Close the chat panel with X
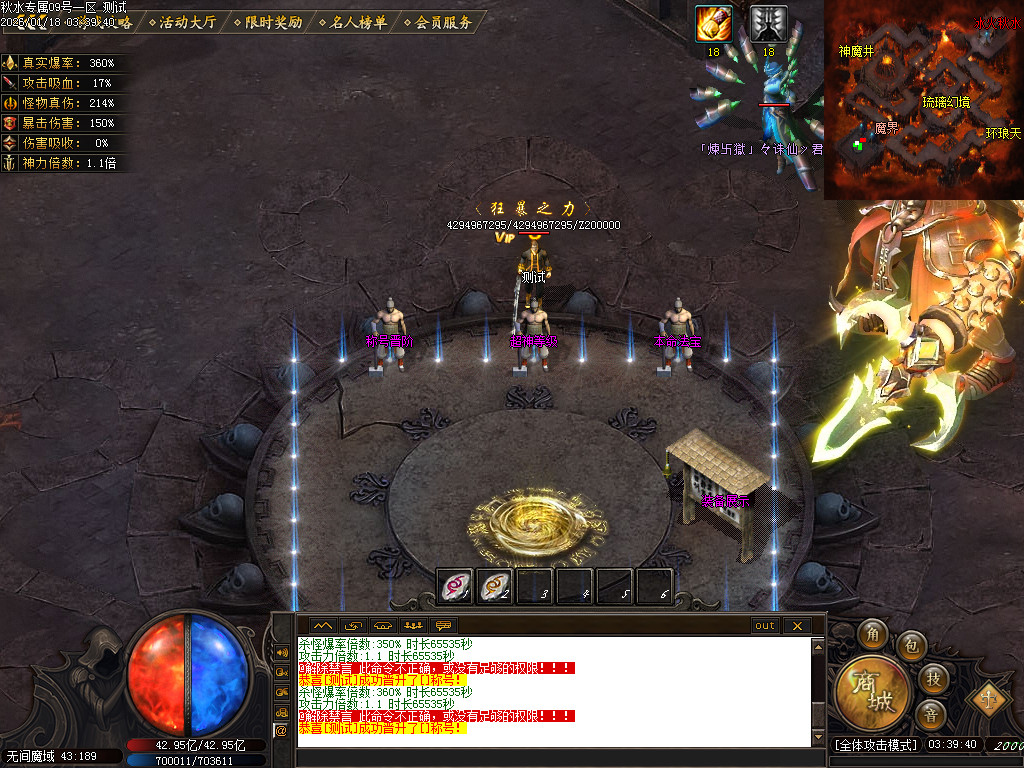 tap(796, 626)
